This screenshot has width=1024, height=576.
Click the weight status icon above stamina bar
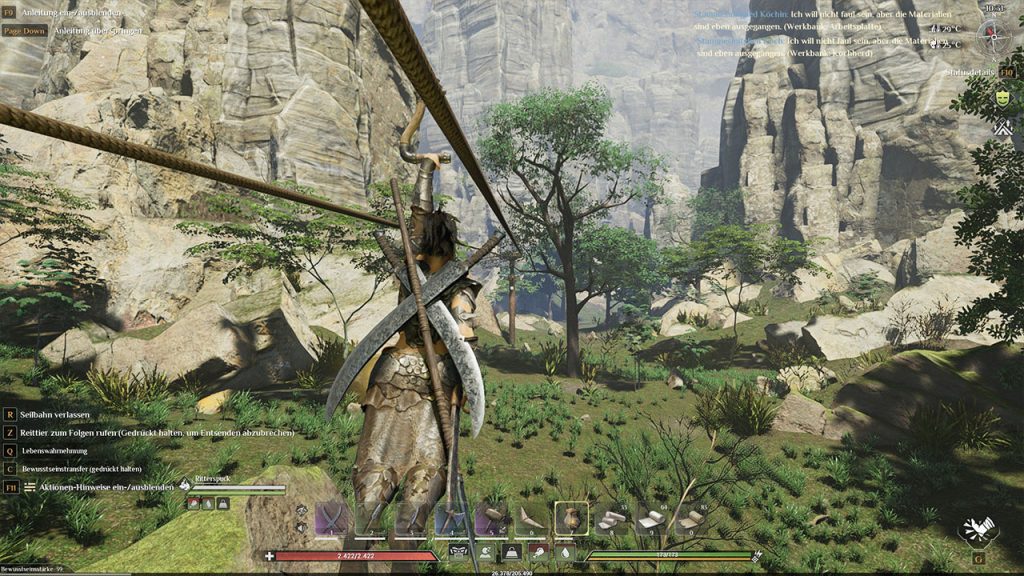tap(511, 551)
